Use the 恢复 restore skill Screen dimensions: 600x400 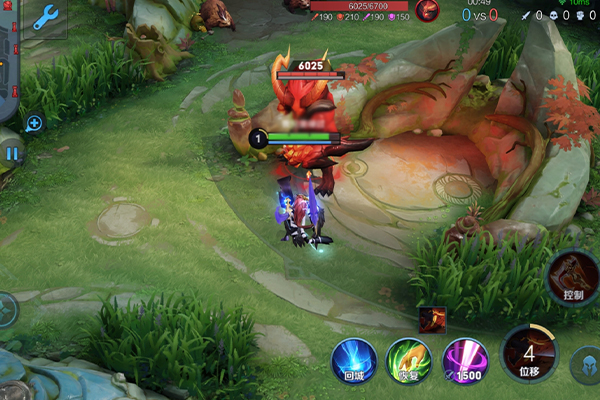tap(409, 360)
